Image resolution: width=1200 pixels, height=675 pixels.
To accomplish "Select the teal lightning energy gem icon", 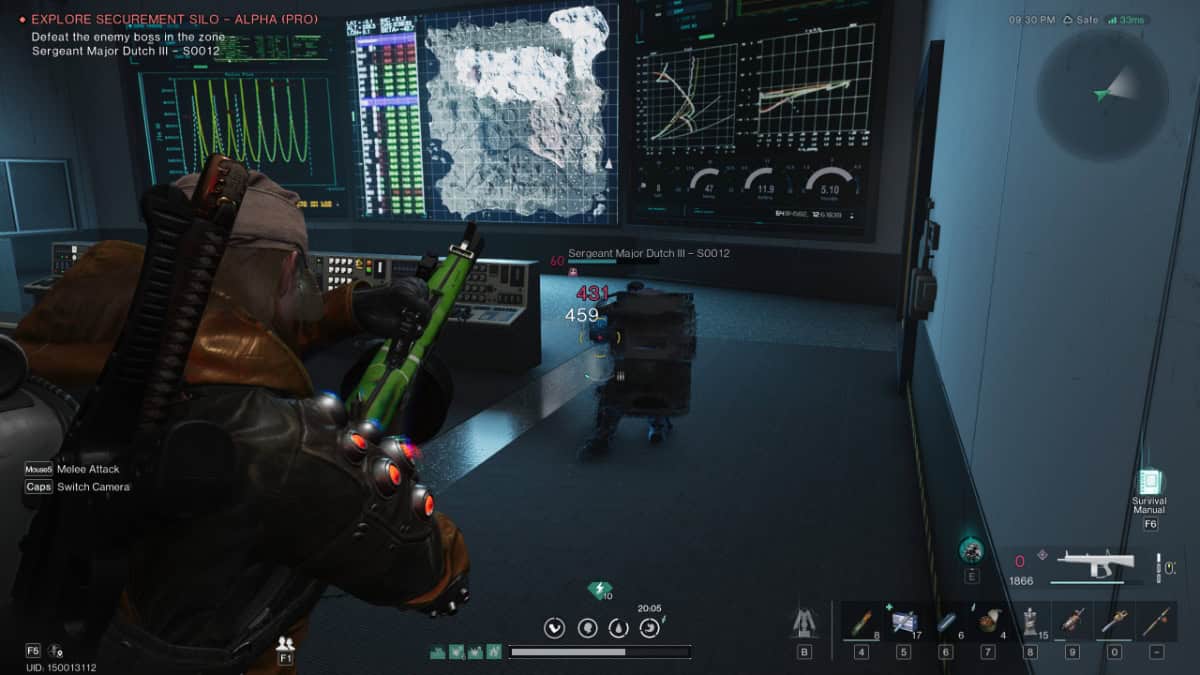I will [x=599, y=590].
